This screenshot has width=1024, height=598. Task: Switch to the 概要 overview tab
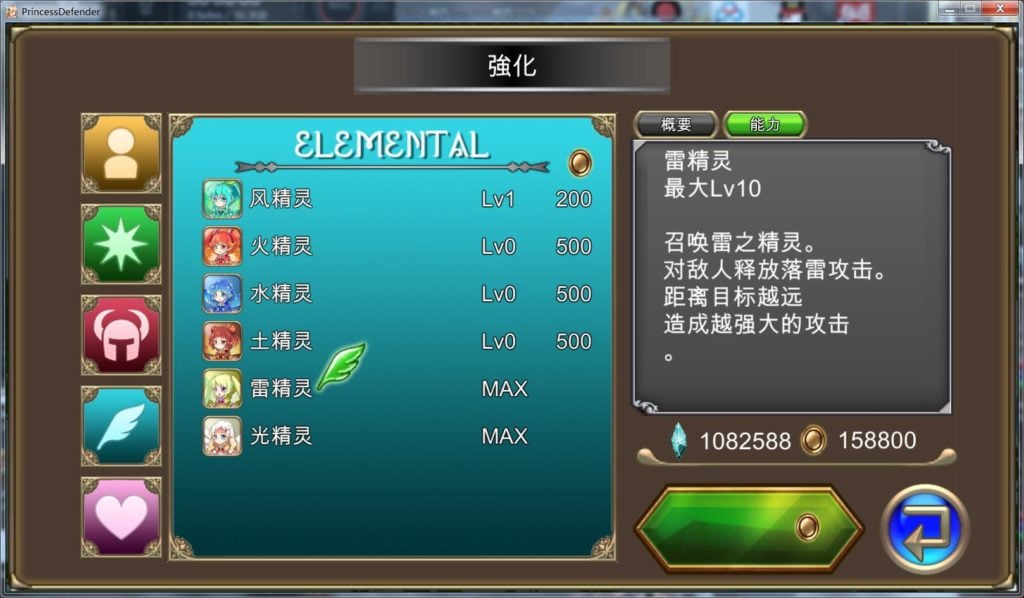(676, 125)
